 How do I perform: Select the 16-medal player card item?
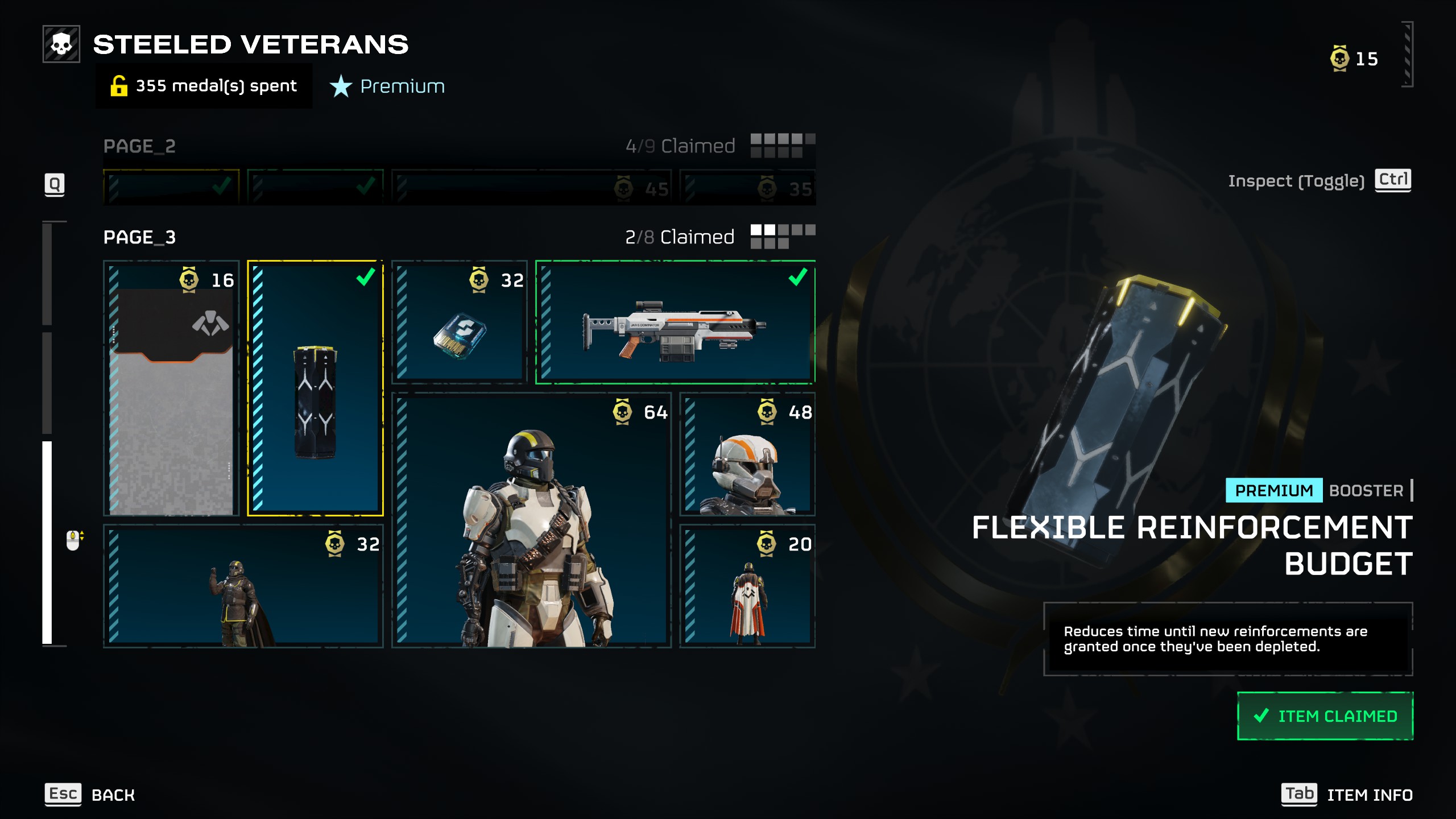point(171,388)
